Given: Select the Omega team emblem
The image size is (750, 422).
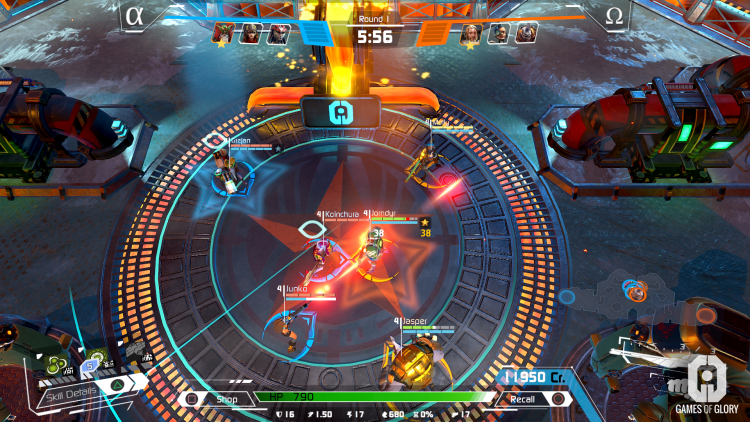Looking at the screenshot, I should [614, 16].
